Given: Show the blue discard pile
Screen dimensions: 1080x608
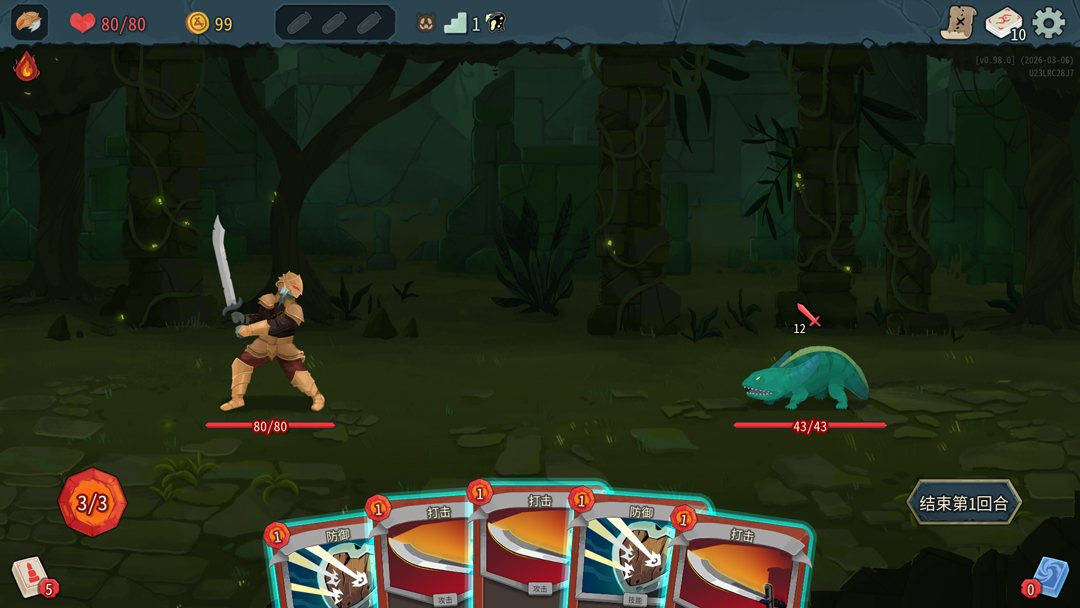Looking at the screenshot, I should pyautogui.click(x=1050, y=577).
